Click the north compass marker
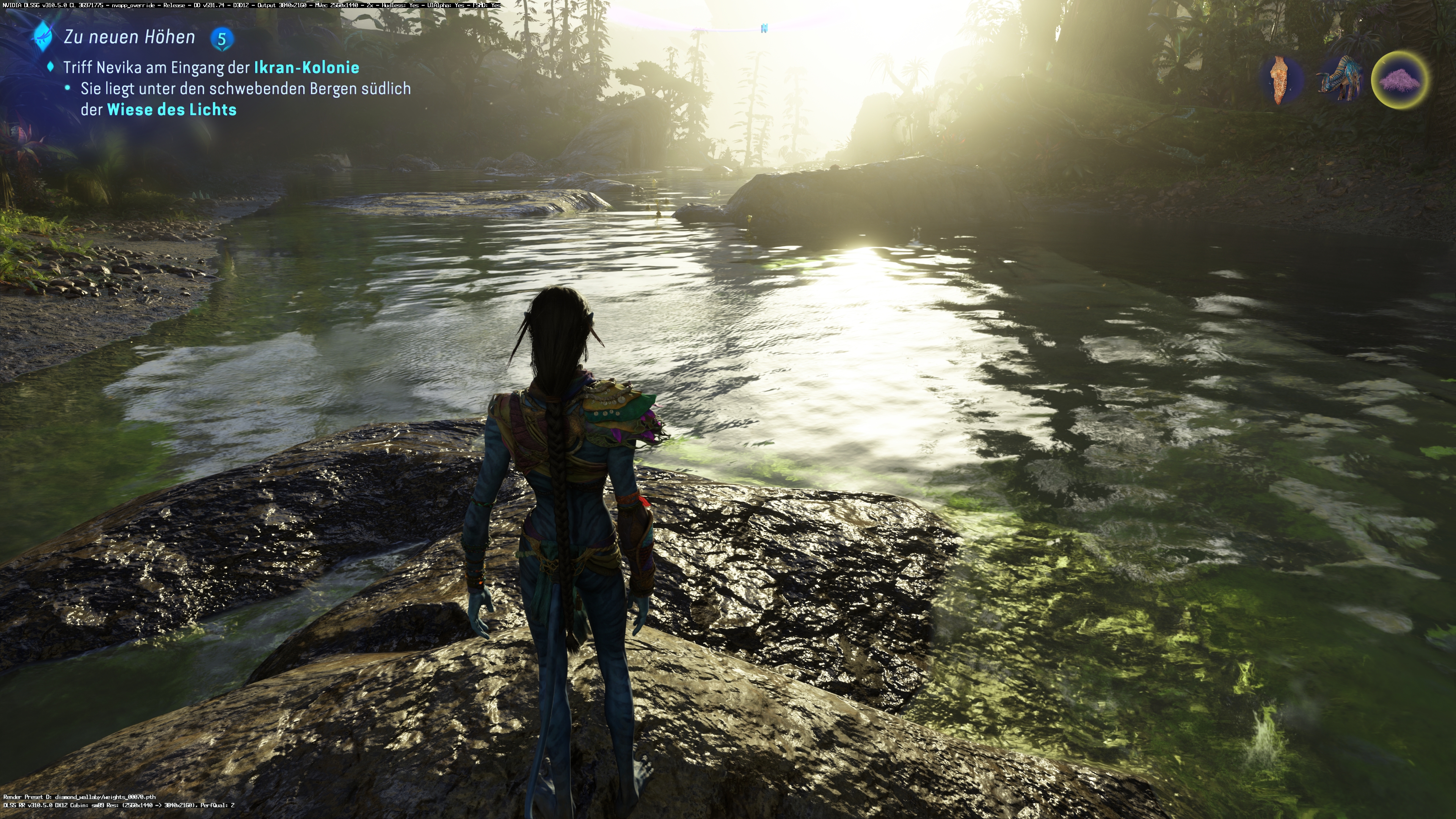This screenshot has height=819, width=1456. click(764, 28)
